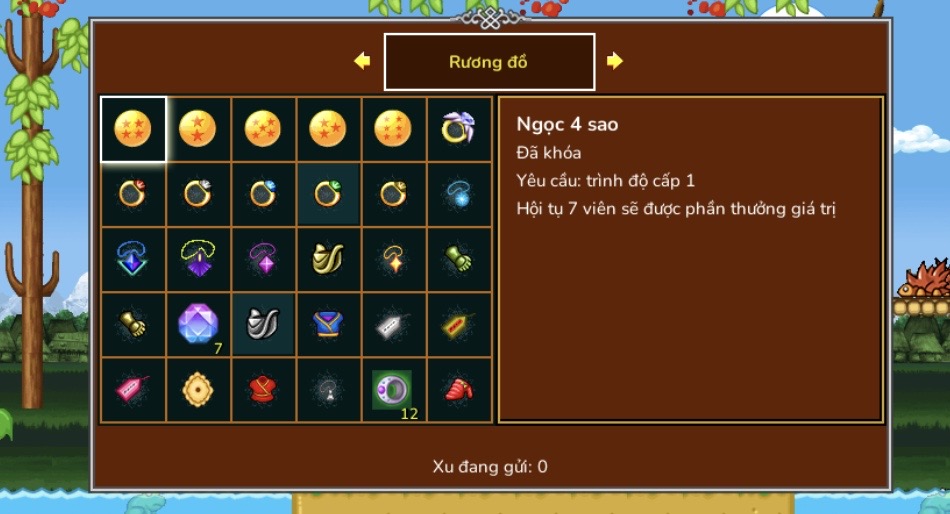Image resolution: width=950 pixels, height=514 pixels.
Task: Select the Rương đồ title tab
Action: [489, 62]
